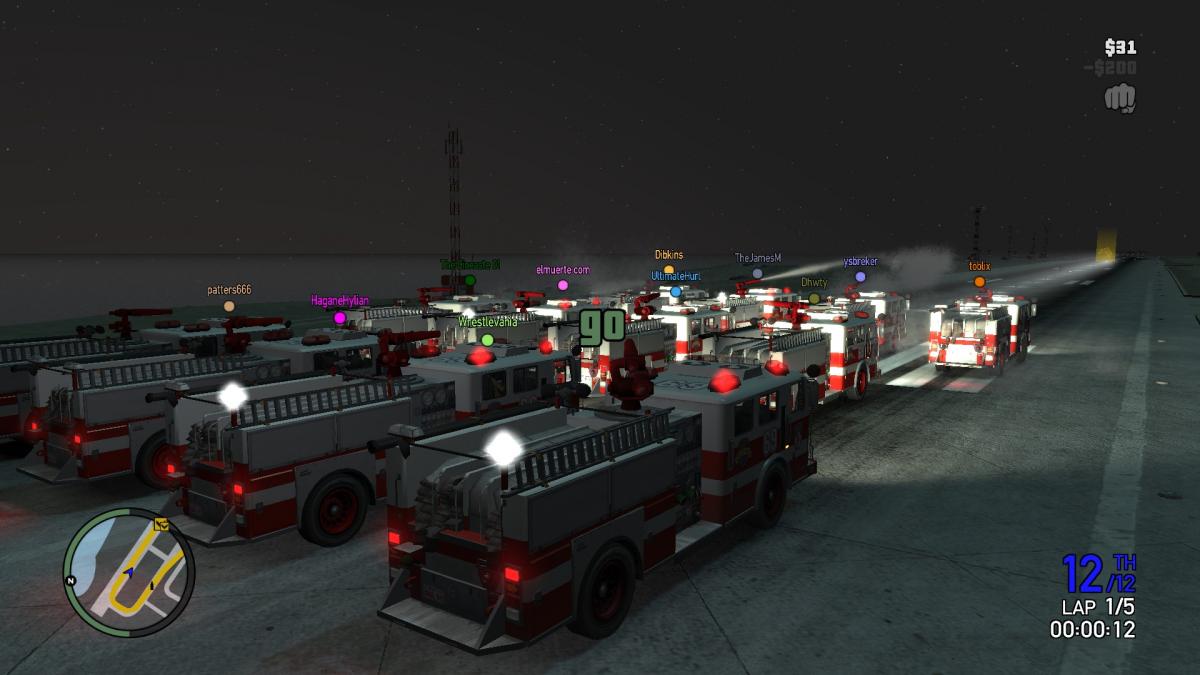Viewport: 1200px width, 675px height.
Task: Select the blue player arrow on minimap
Action: pos(129,572)
